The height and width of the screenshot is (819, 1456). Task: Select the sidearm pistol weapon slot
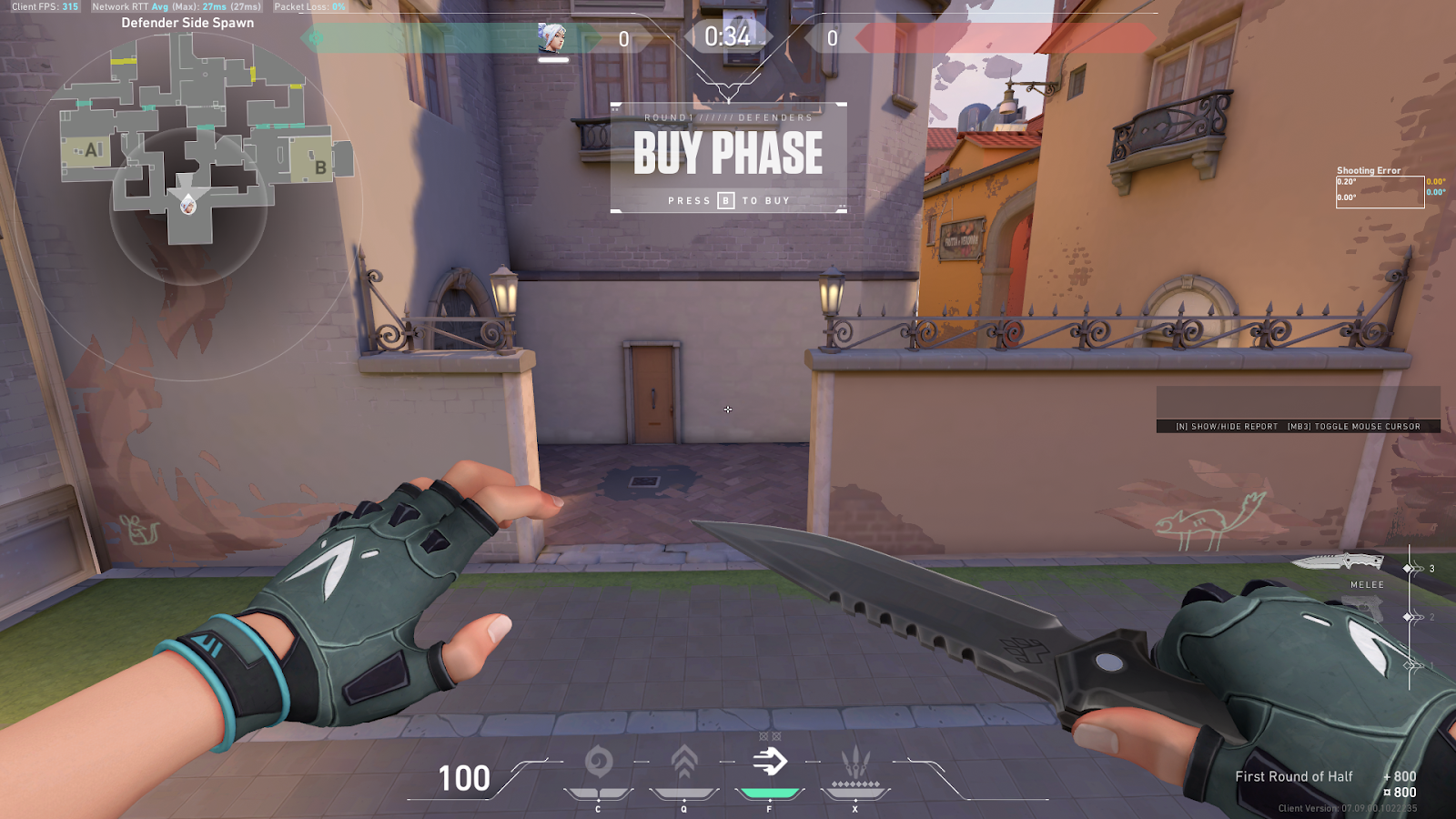pos(1363,610)
